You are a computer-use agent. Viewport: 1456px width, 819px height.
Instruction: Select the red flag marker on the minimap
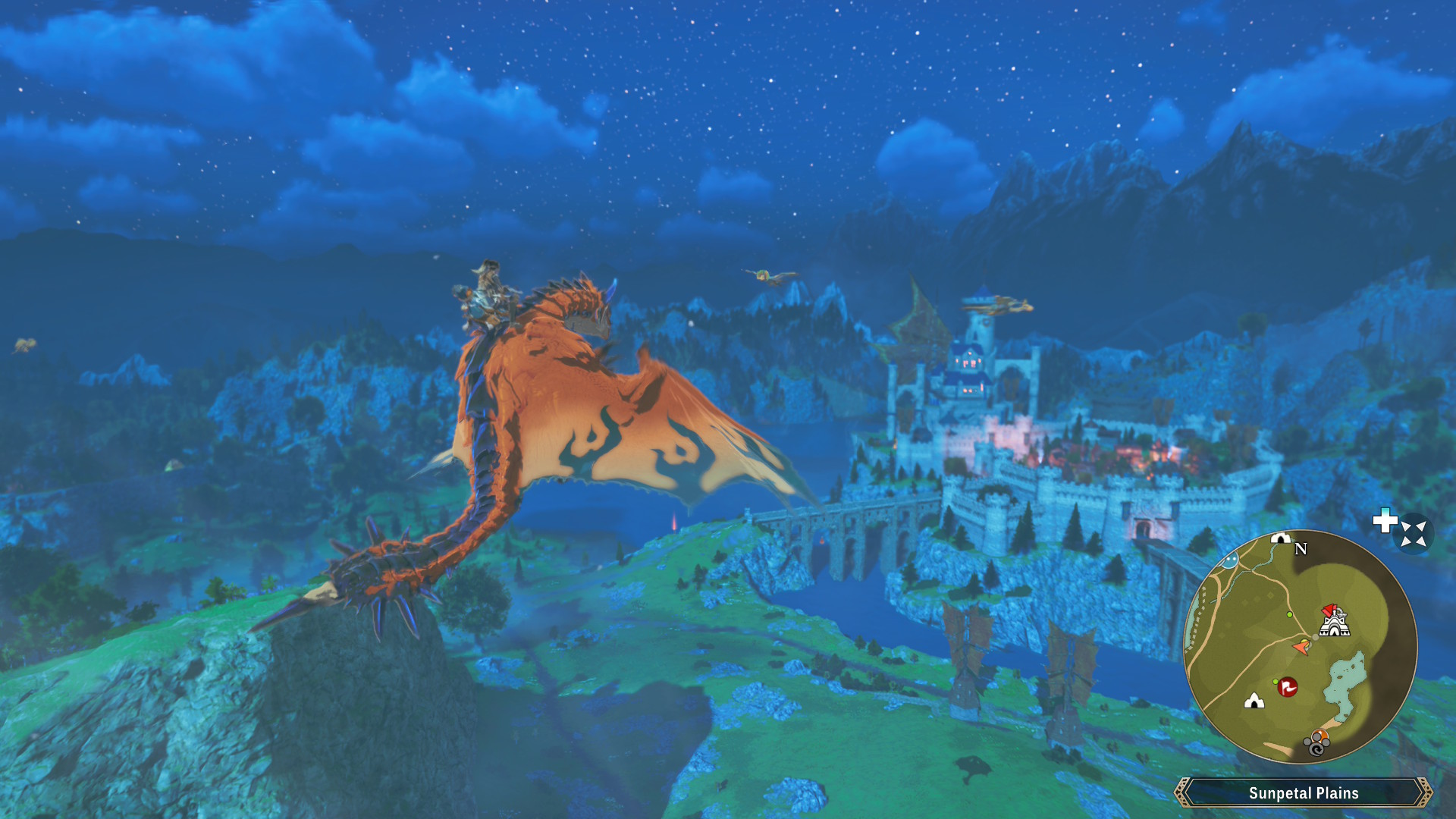pyautogui.click(x=1288, y=687)
